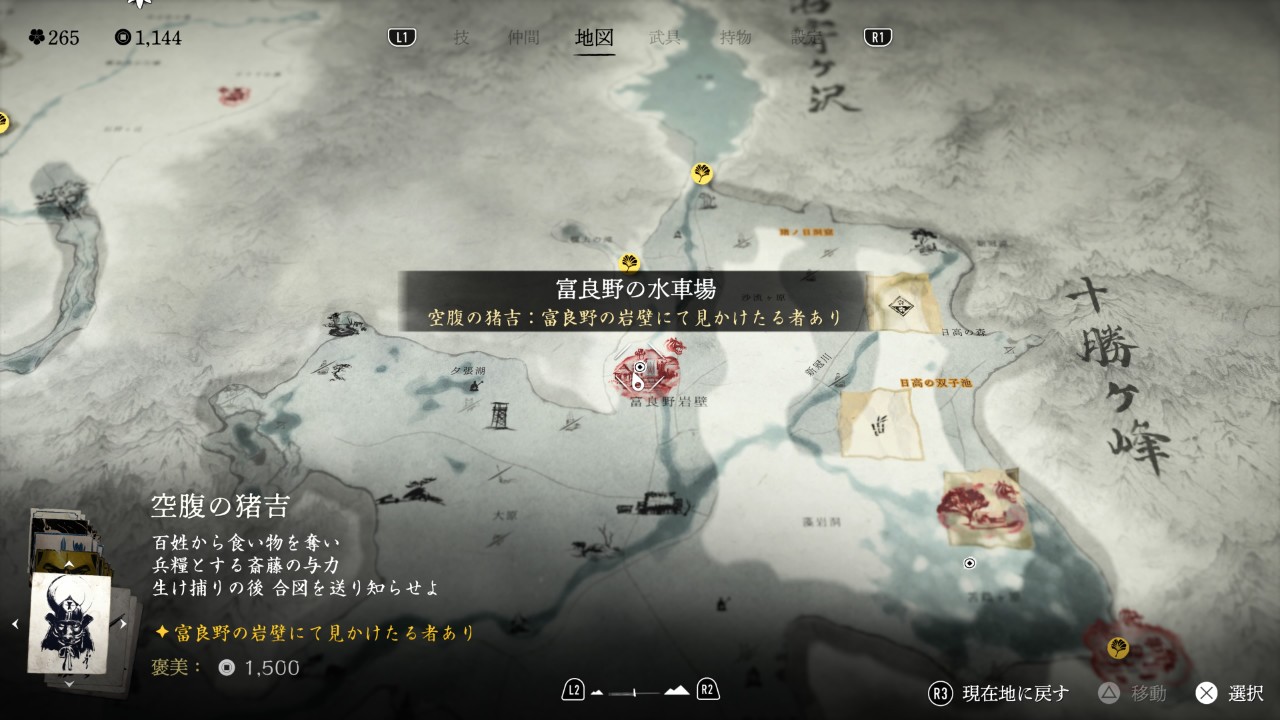Select the 地図 (map) tab
This screenshot has width=1280, height=720.
[x=594, y=38]
